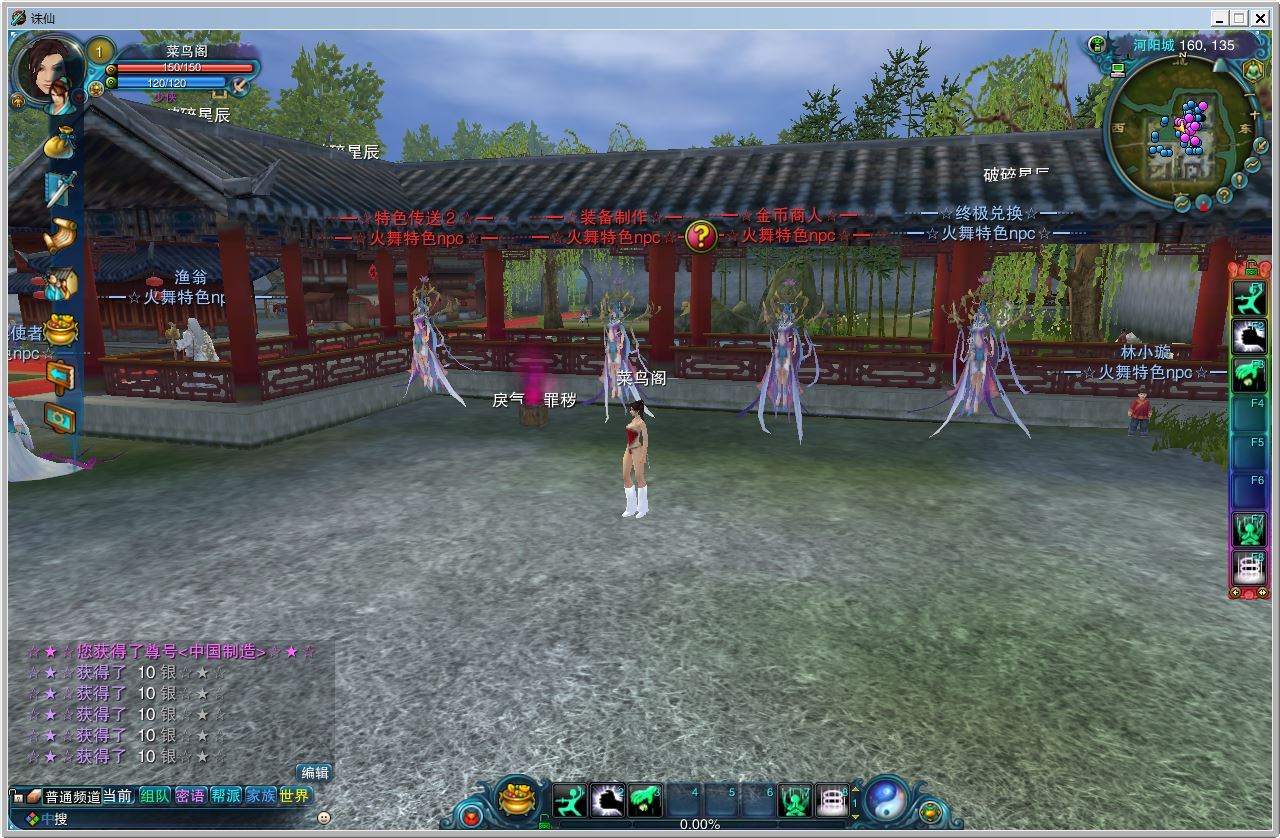Open the quest scroll icon
The width and height of the screenshot is (1280, 838).
[x=61, y=235]
